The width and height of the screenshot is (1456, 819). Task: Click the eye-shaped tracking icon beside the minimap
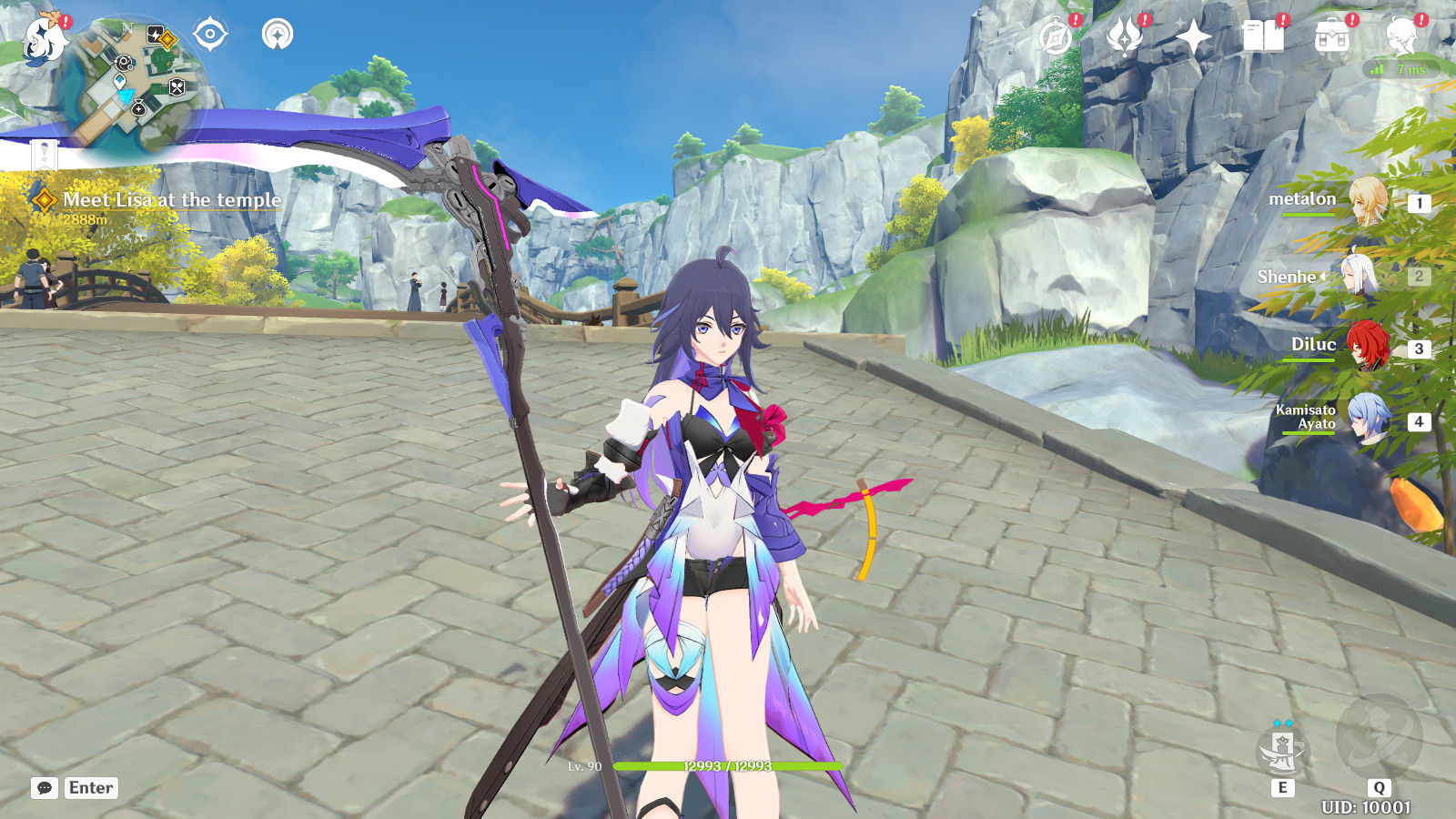[211, 35]
